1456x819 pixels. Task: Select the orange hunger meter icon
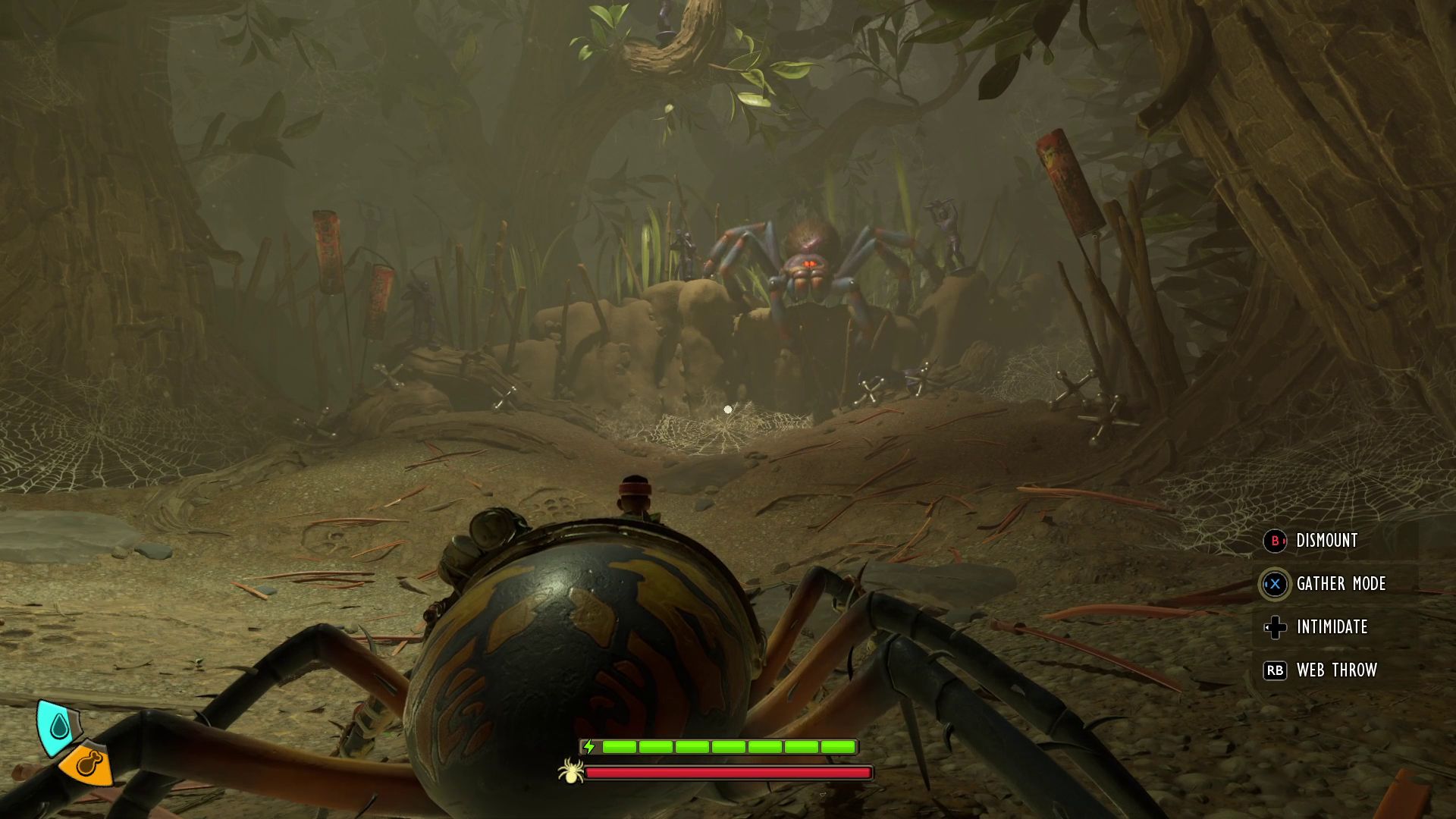pos(89,764)
